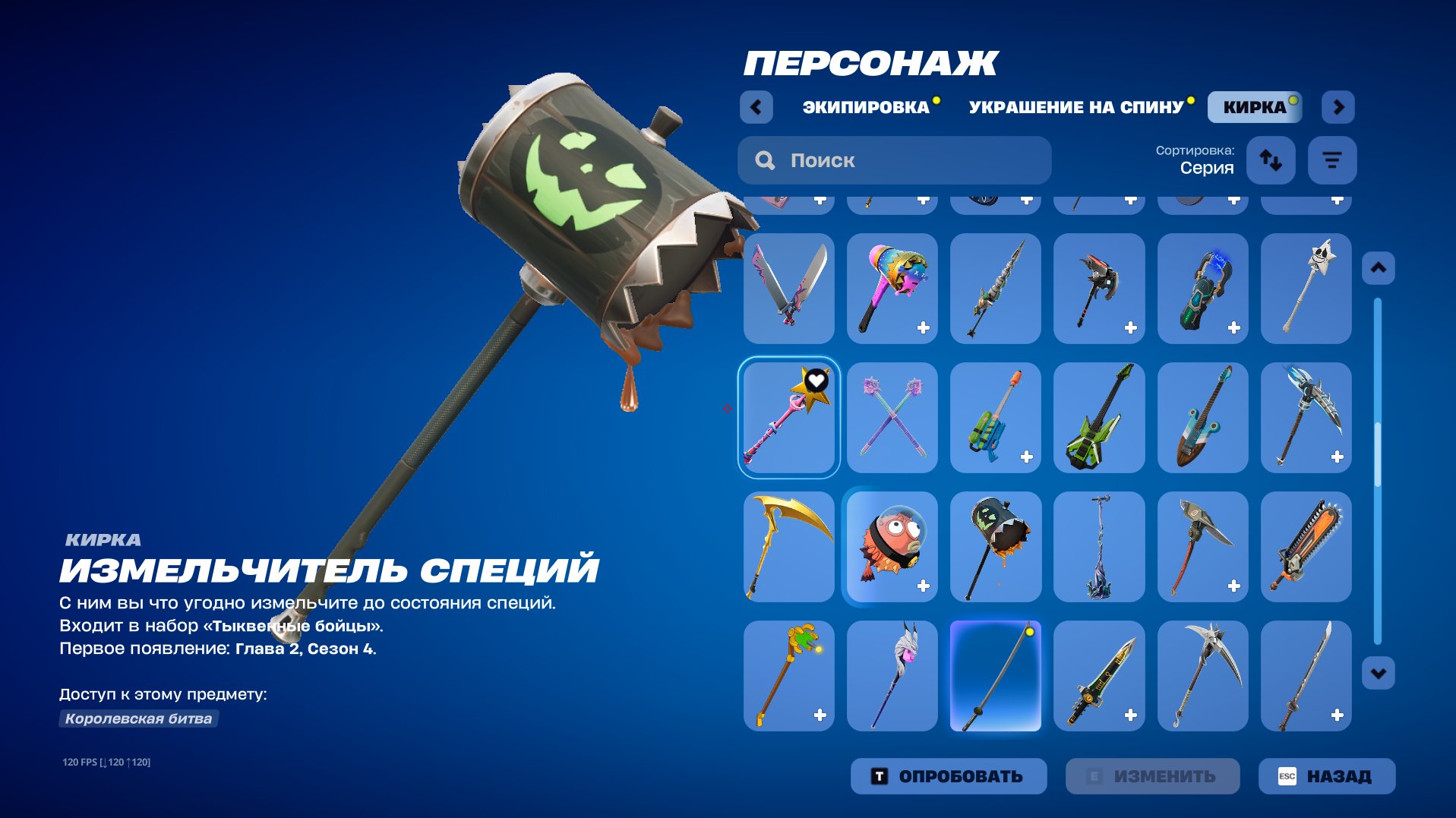Click the left arrow to previous category
Viewport: 1456px width, 818px height.
[x=756, y=107]
